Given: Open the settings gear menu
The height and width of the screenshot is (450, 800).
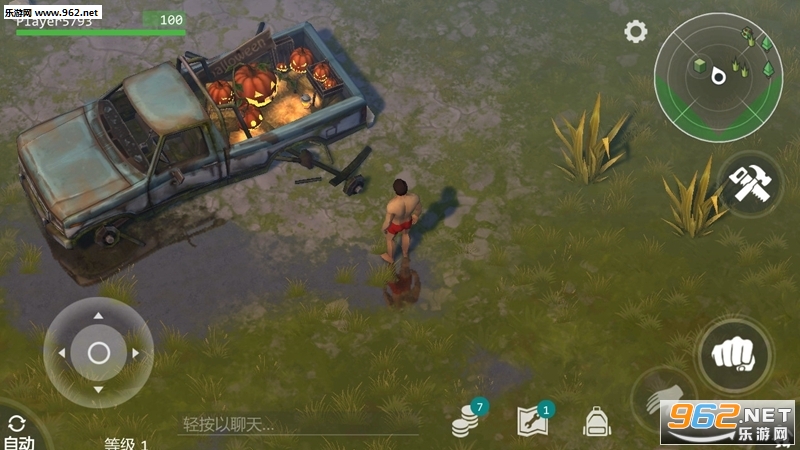Looking at the screenshot, I should pyautogui.click(x=635, y=32).
